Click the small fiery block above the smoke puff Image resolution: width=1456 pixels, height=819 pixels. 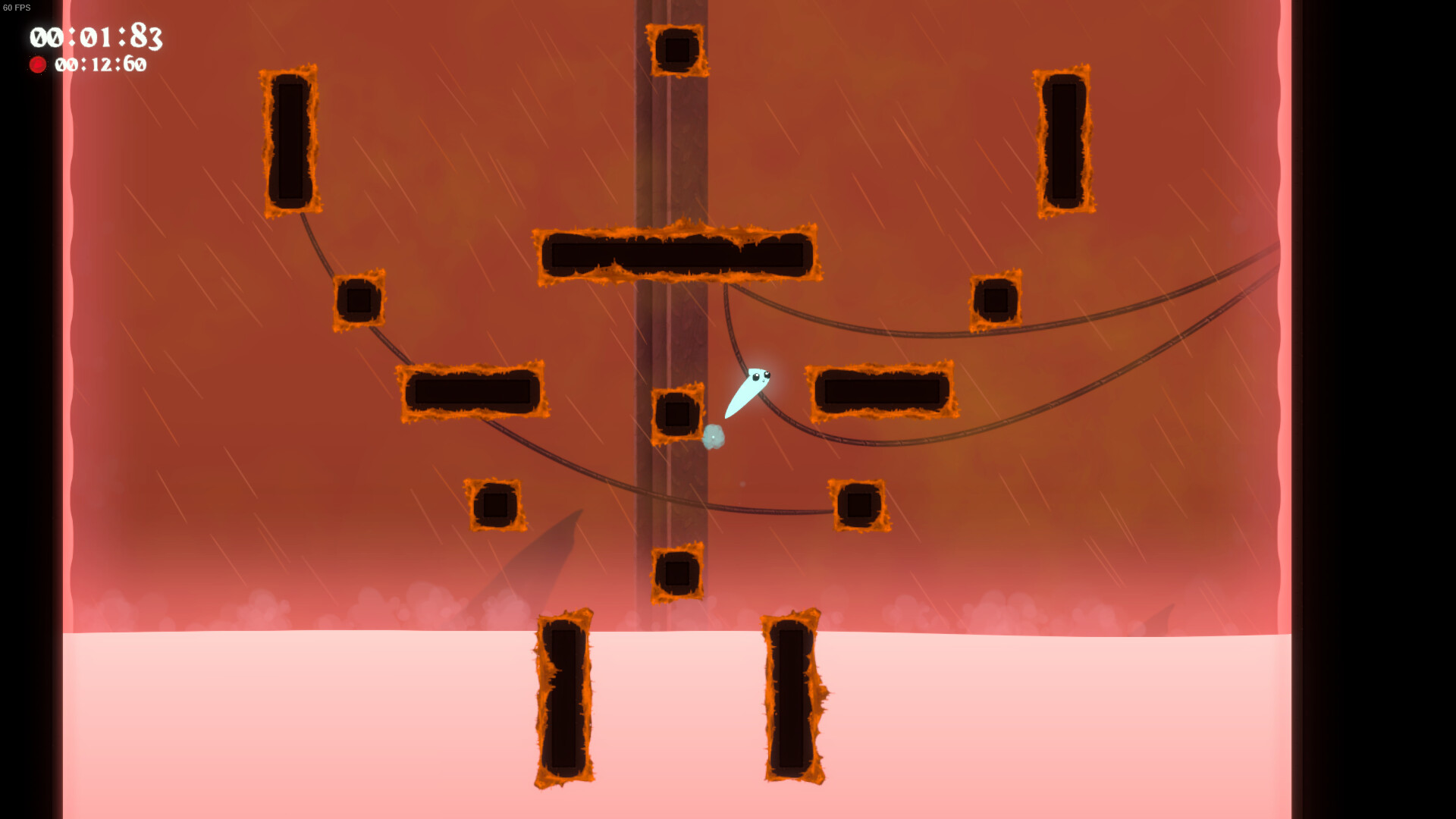coord(677,414)
